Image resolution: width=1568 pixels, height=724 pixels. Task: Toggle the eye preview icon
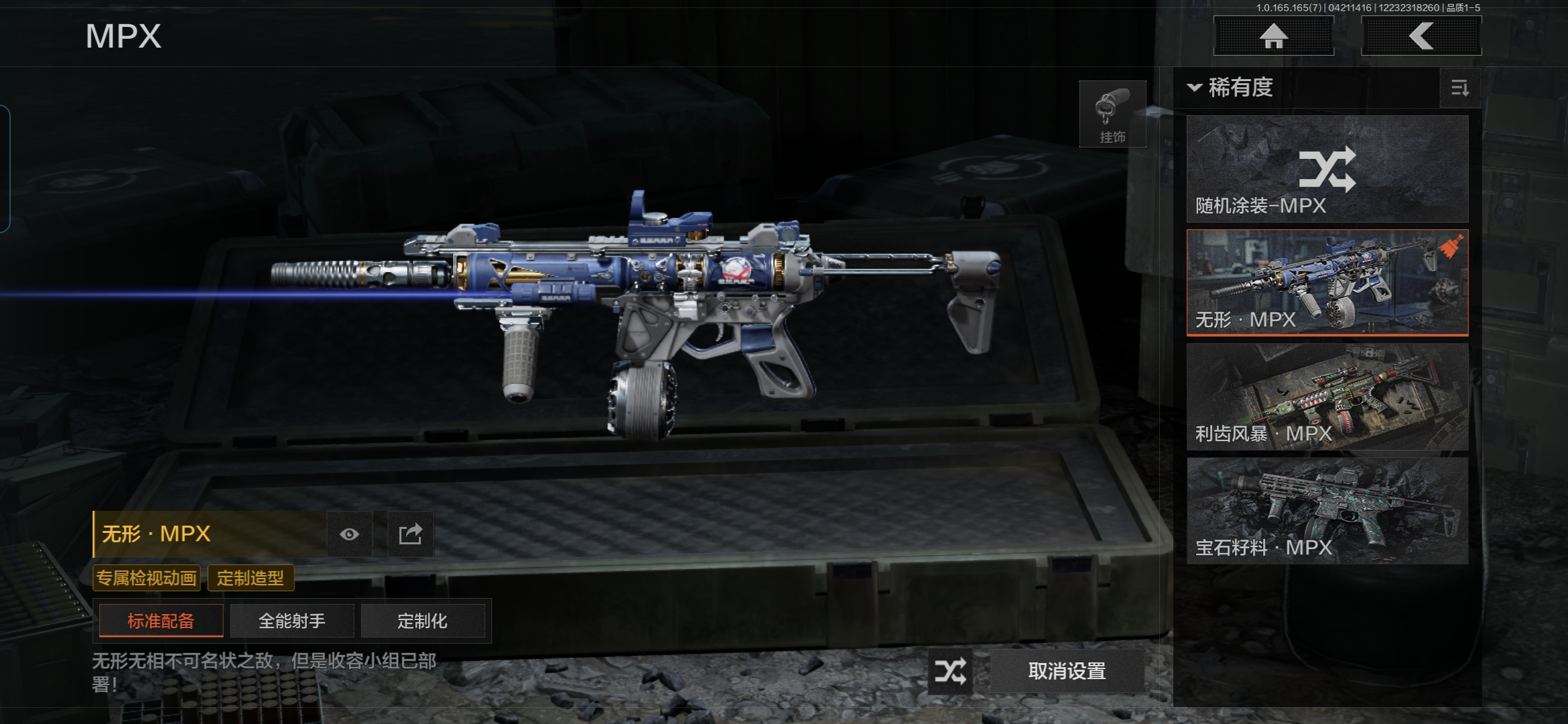(349, 534)
